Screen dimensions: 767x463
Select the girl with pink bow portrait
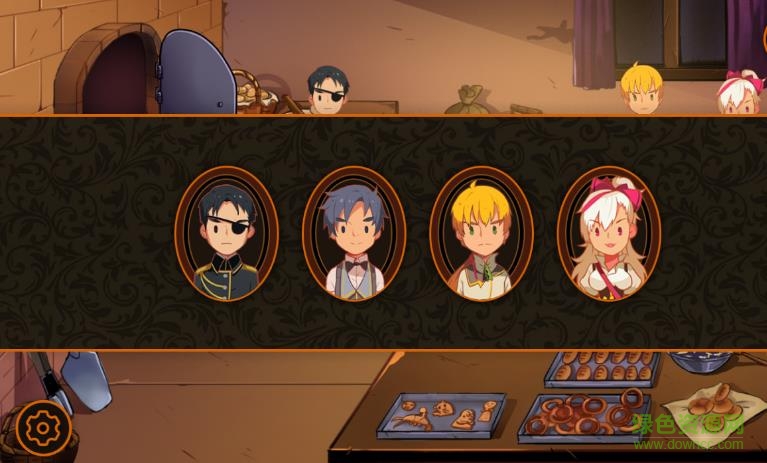coord(608,234)
